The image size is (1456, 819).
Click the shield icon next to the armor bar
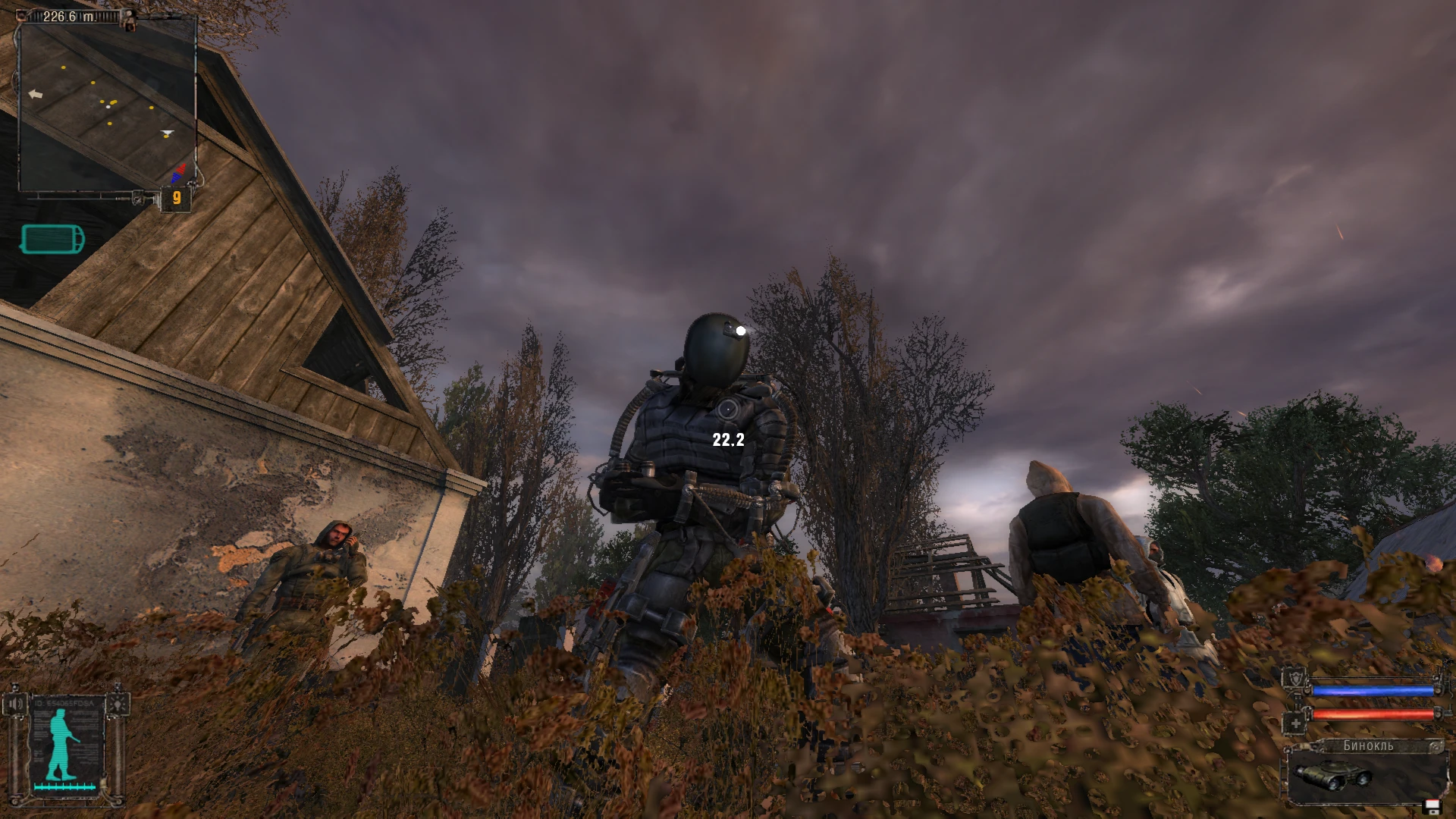(x=1297, y=676)
